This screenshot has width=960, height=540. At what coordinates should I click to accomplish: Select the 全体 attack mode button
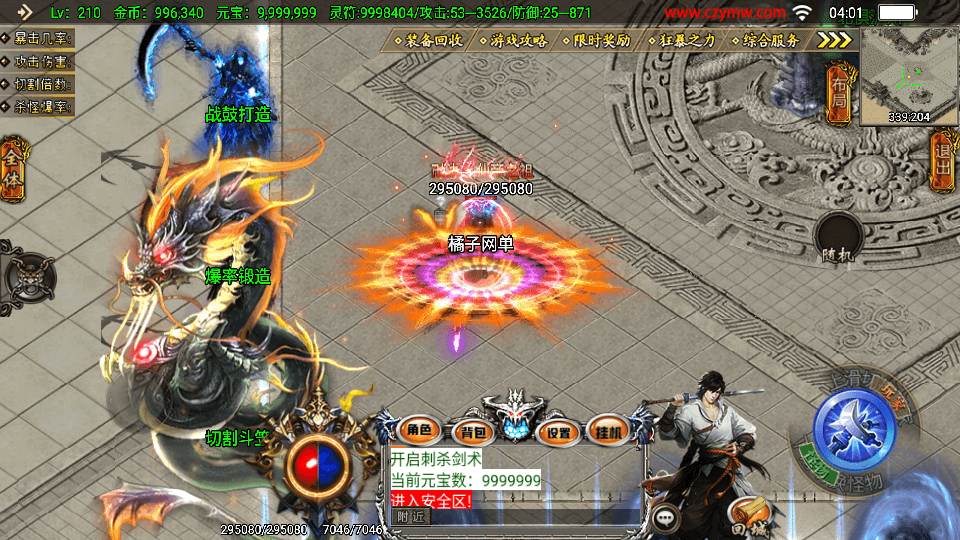pos(12,167)
